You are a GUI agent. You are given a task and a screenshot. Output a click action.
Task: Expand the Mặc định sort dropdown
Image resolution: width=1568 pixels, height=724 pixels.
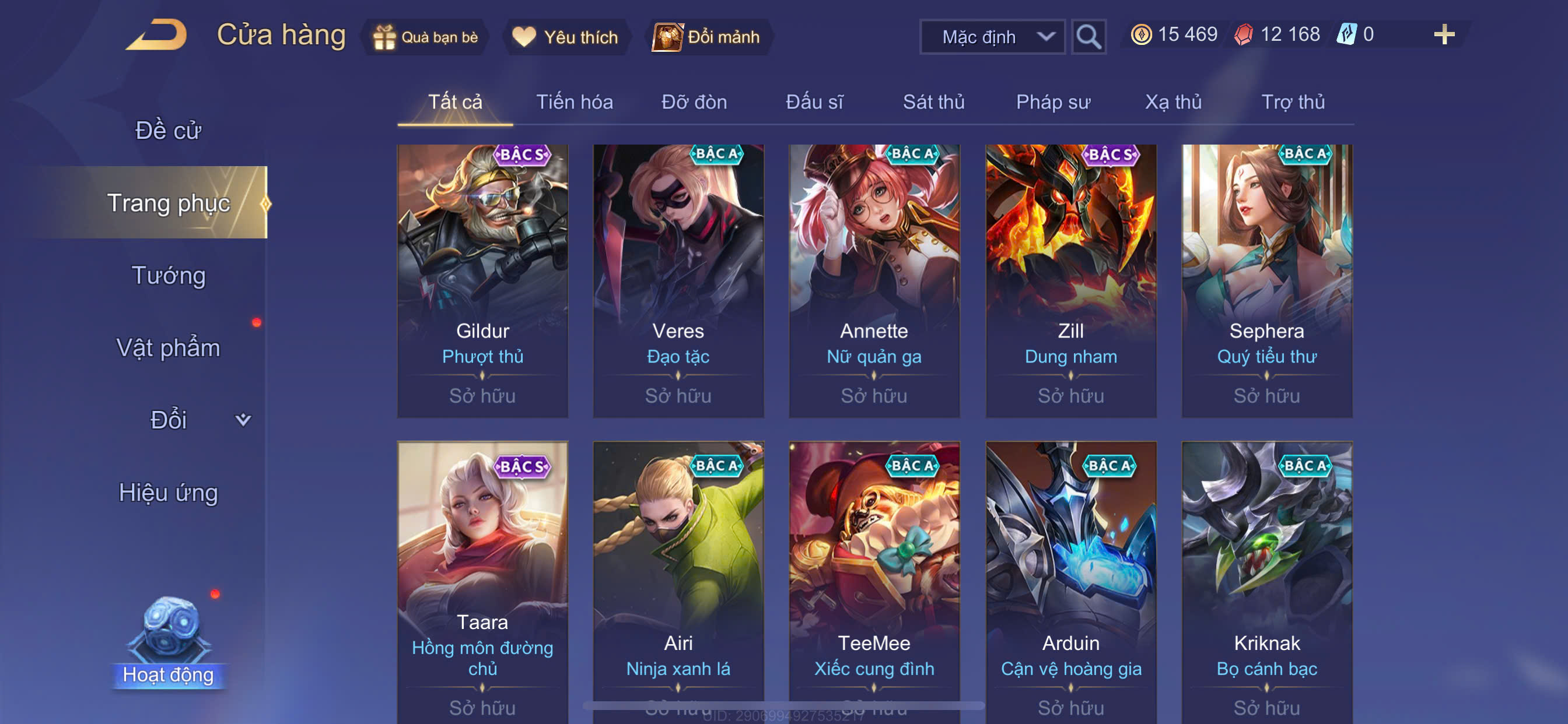[992, 37]
